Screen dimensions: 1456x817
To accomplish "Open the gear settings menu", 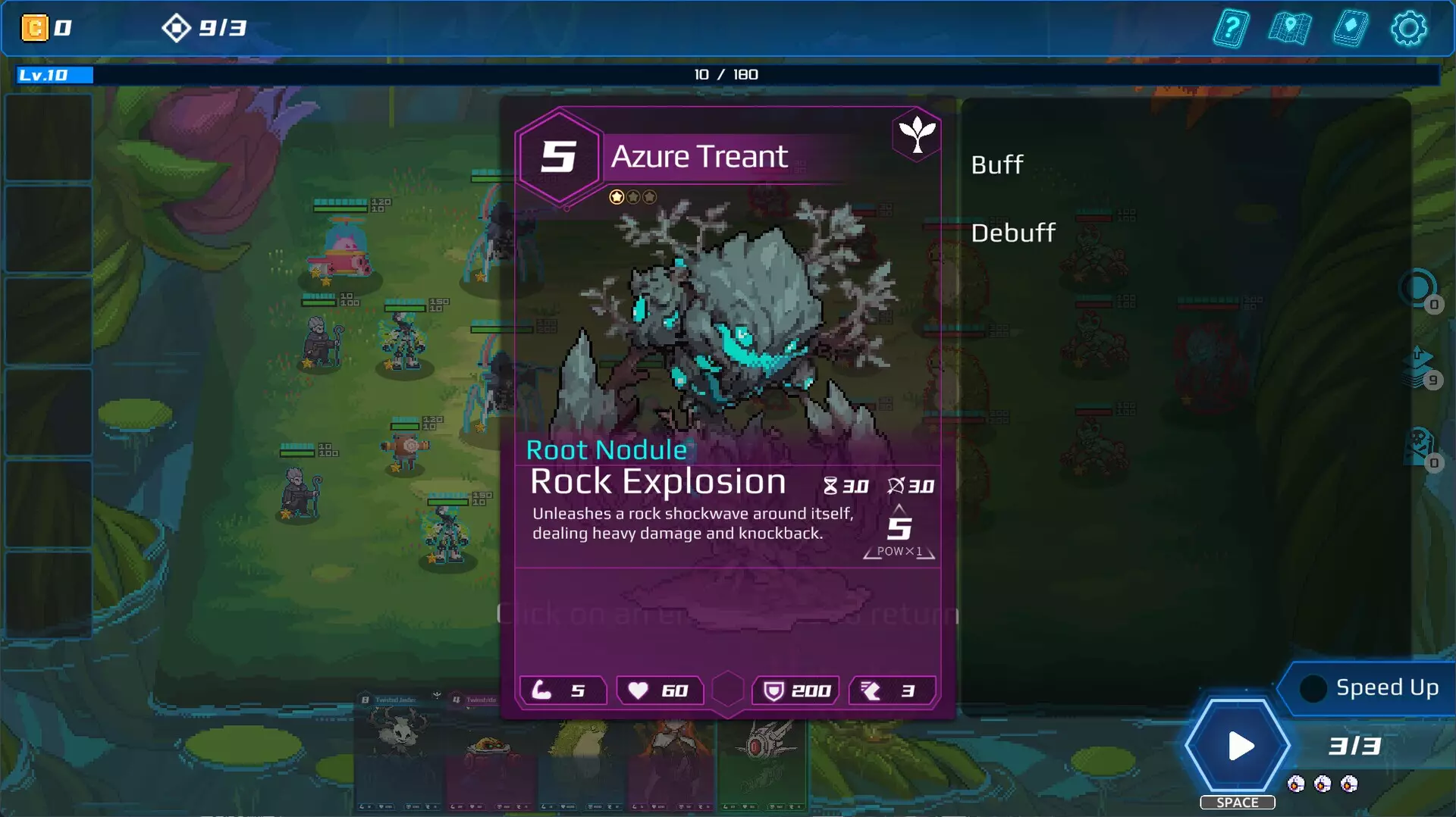I will click(1408, 29).
